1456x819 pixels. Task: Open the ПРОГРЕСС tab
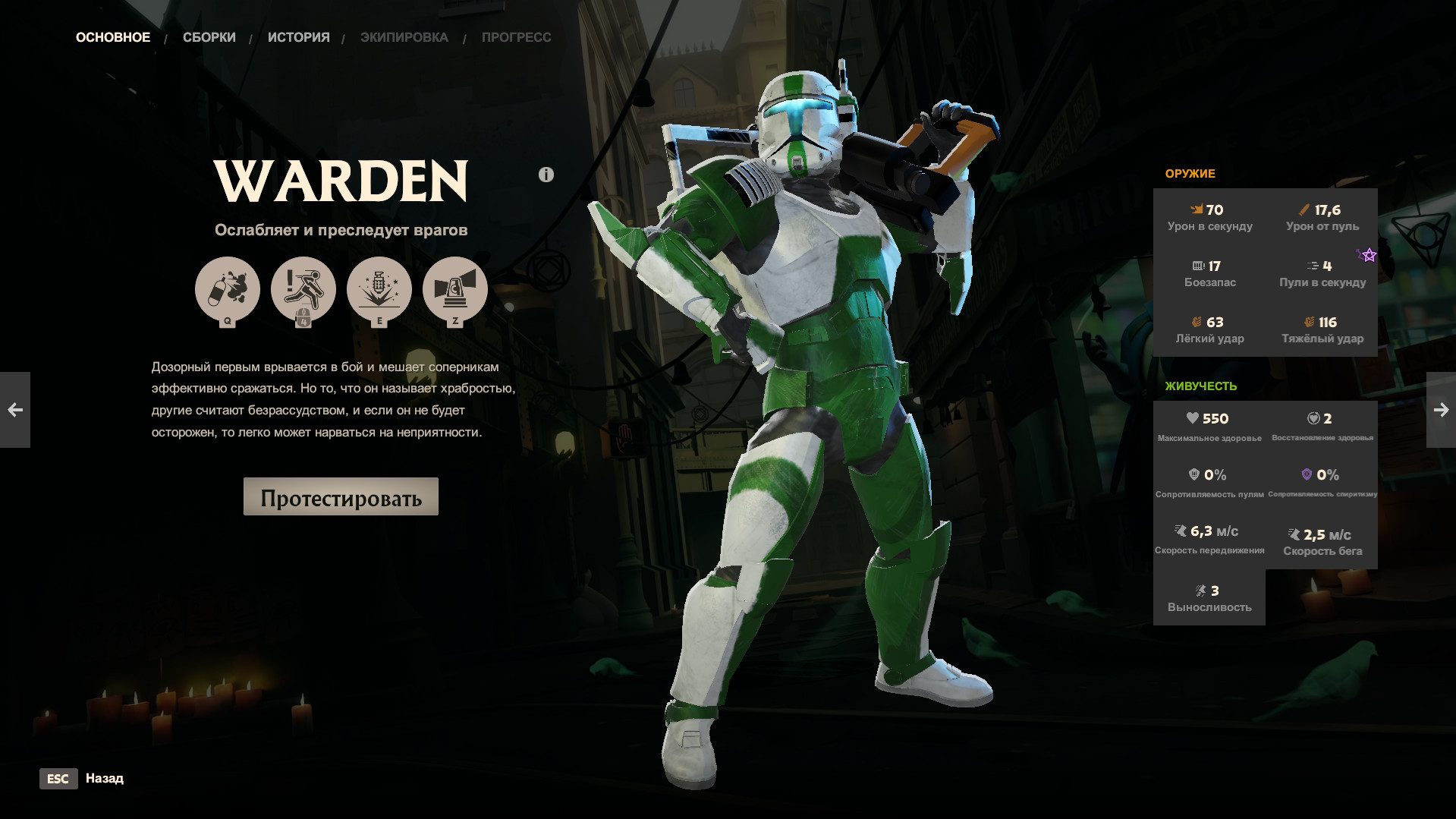coord(516,36)
